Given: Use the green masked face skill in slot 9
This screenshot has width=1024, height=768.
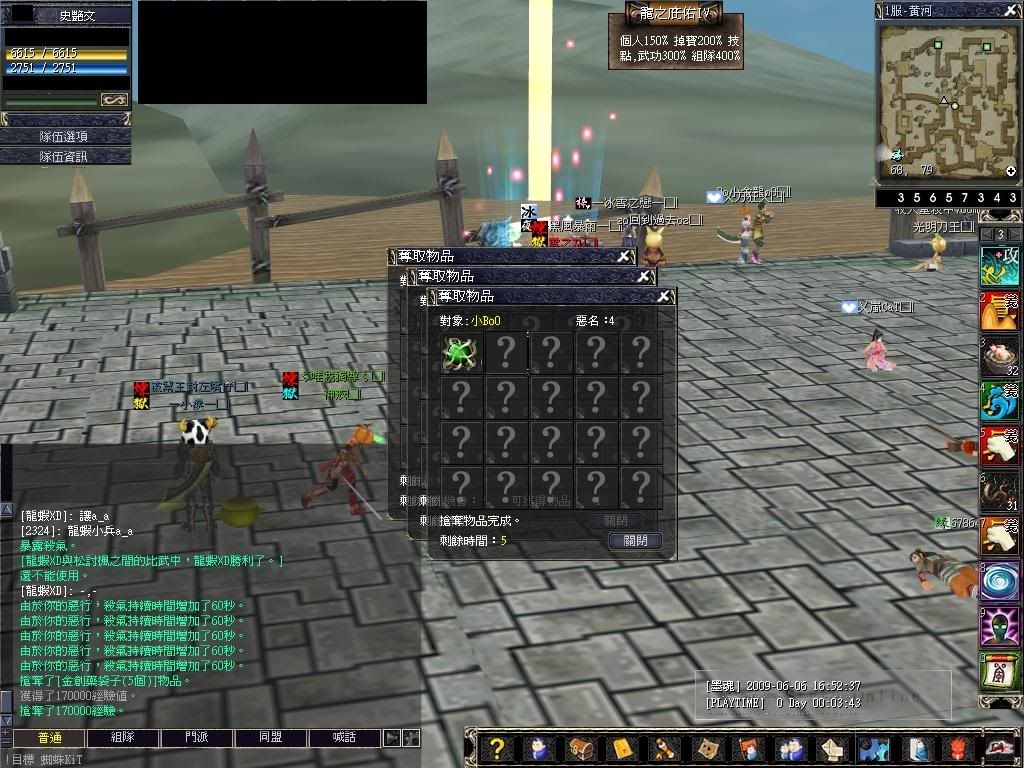Looking at the screenshot, I should pyautogui.click(x=998, y=626).
